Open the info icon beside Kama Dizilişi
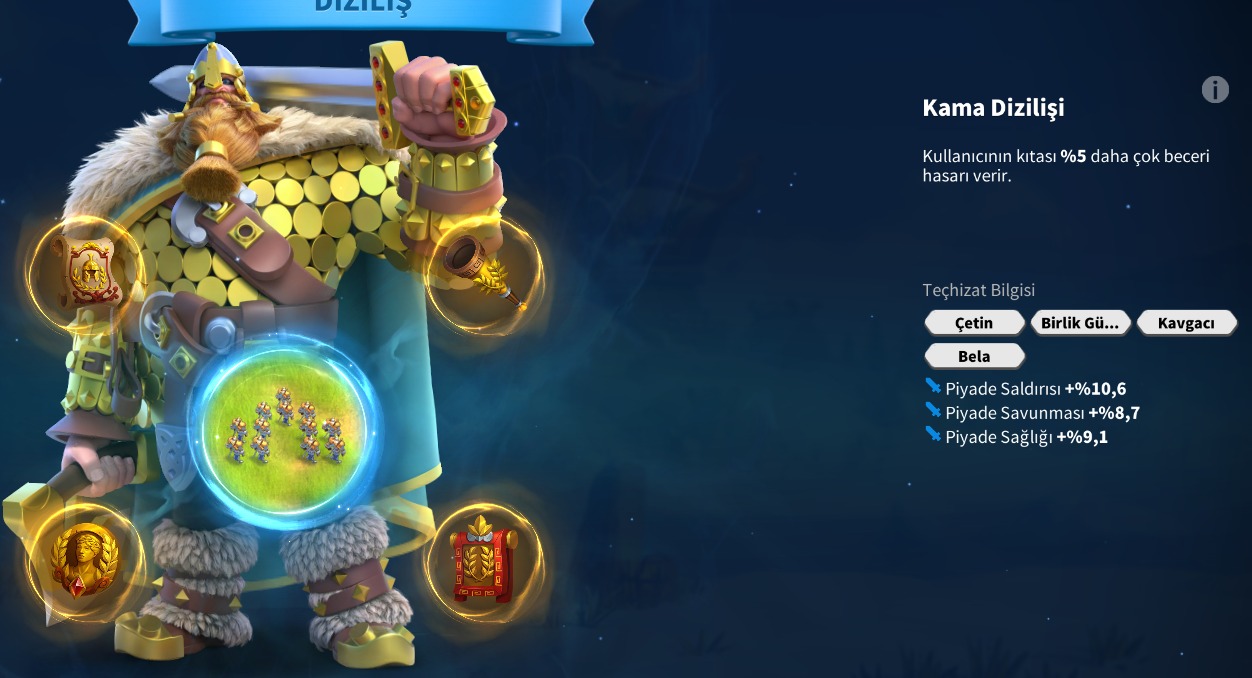1252x678 pixels. click(x=1214, y=90)
